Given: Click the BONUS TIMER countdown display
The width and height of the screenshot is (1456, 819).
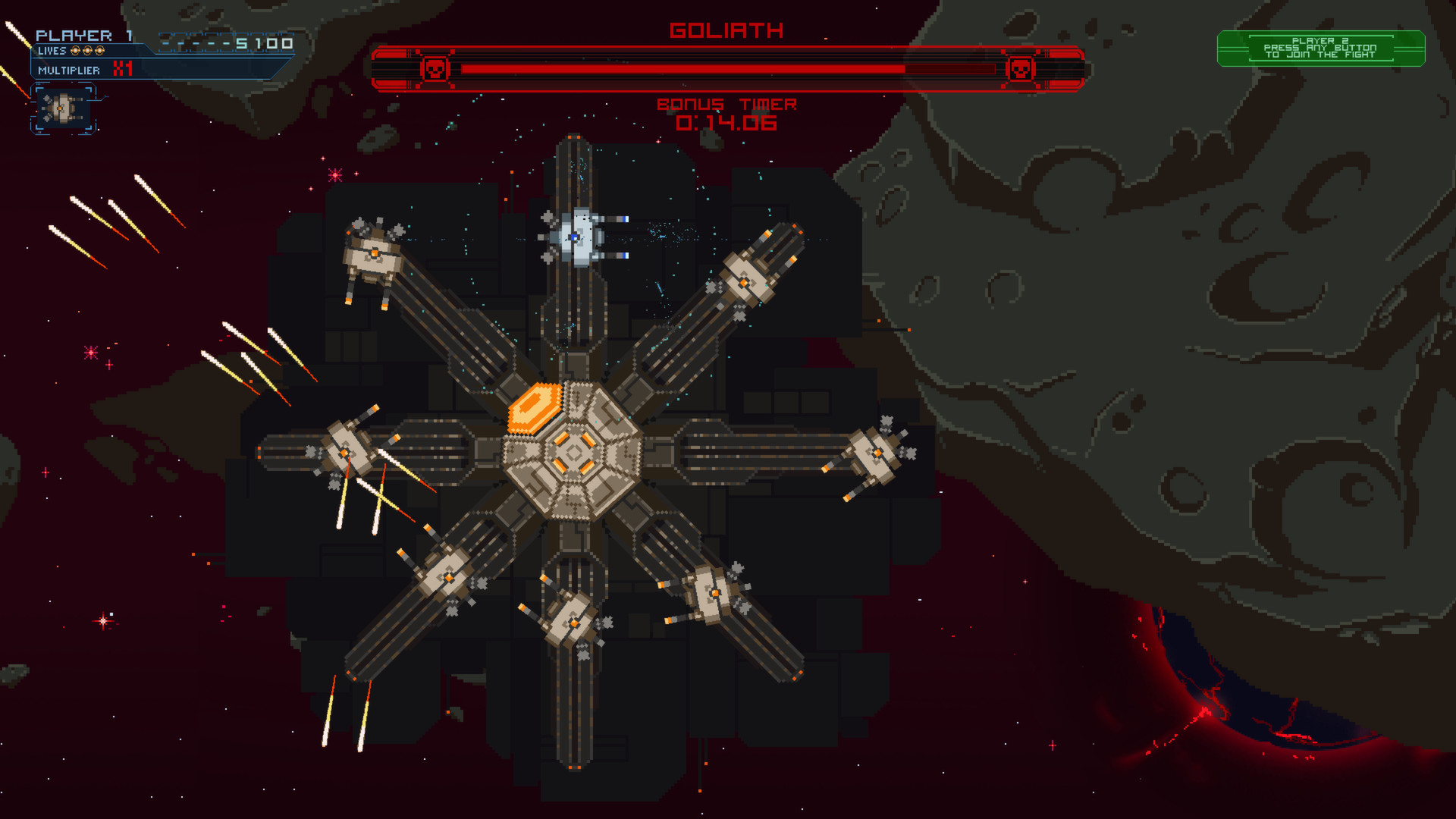Looking at the screenshot, I should 726,114.
